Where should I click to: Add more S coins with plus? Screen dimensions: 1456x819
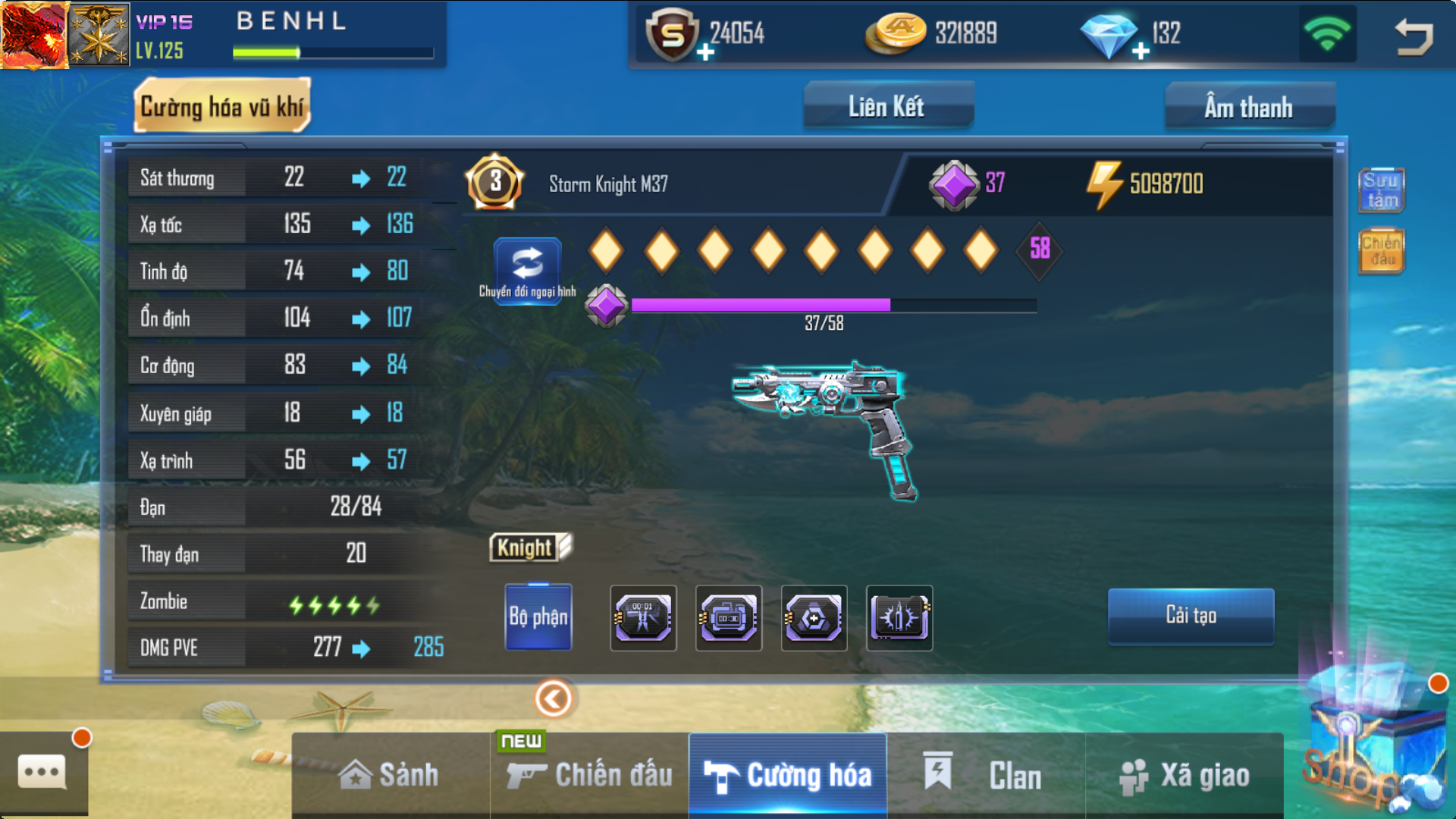[x=705, y=52]
